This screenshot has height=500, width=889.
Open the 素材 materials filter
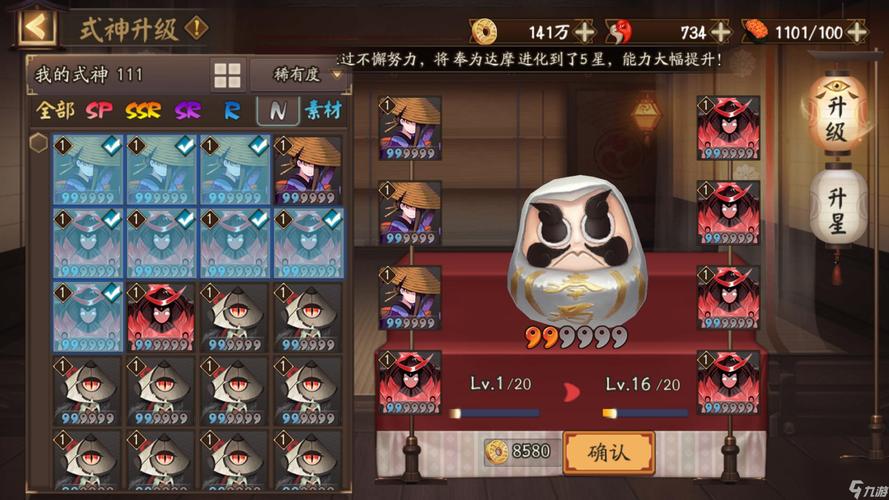[323, 110]
